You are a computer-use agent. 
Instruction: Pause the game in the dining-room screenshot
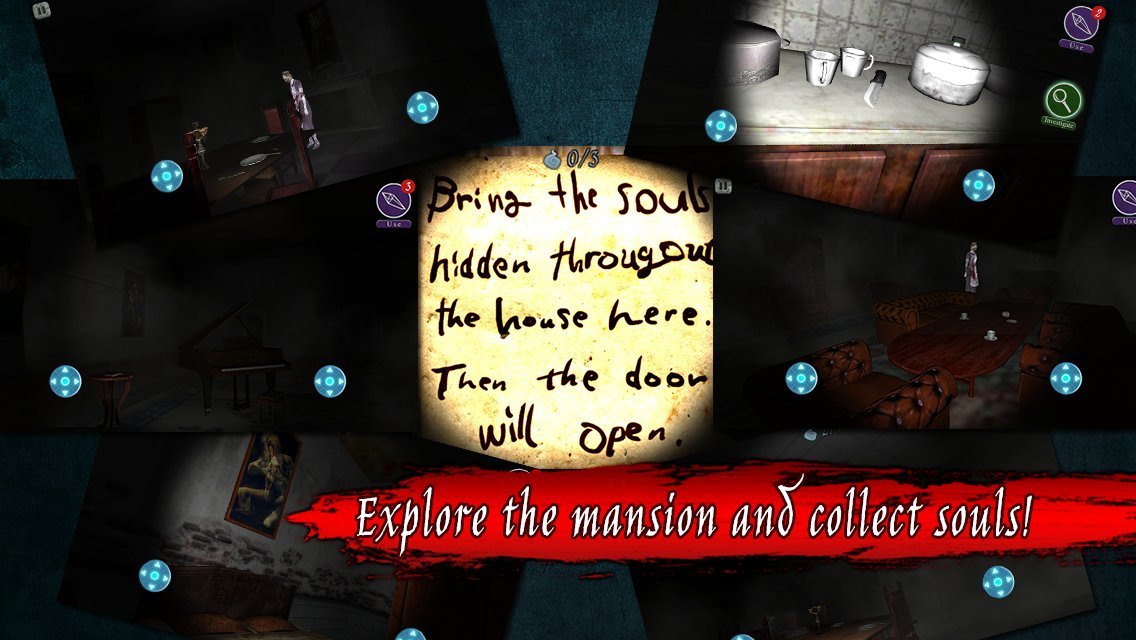41,11
